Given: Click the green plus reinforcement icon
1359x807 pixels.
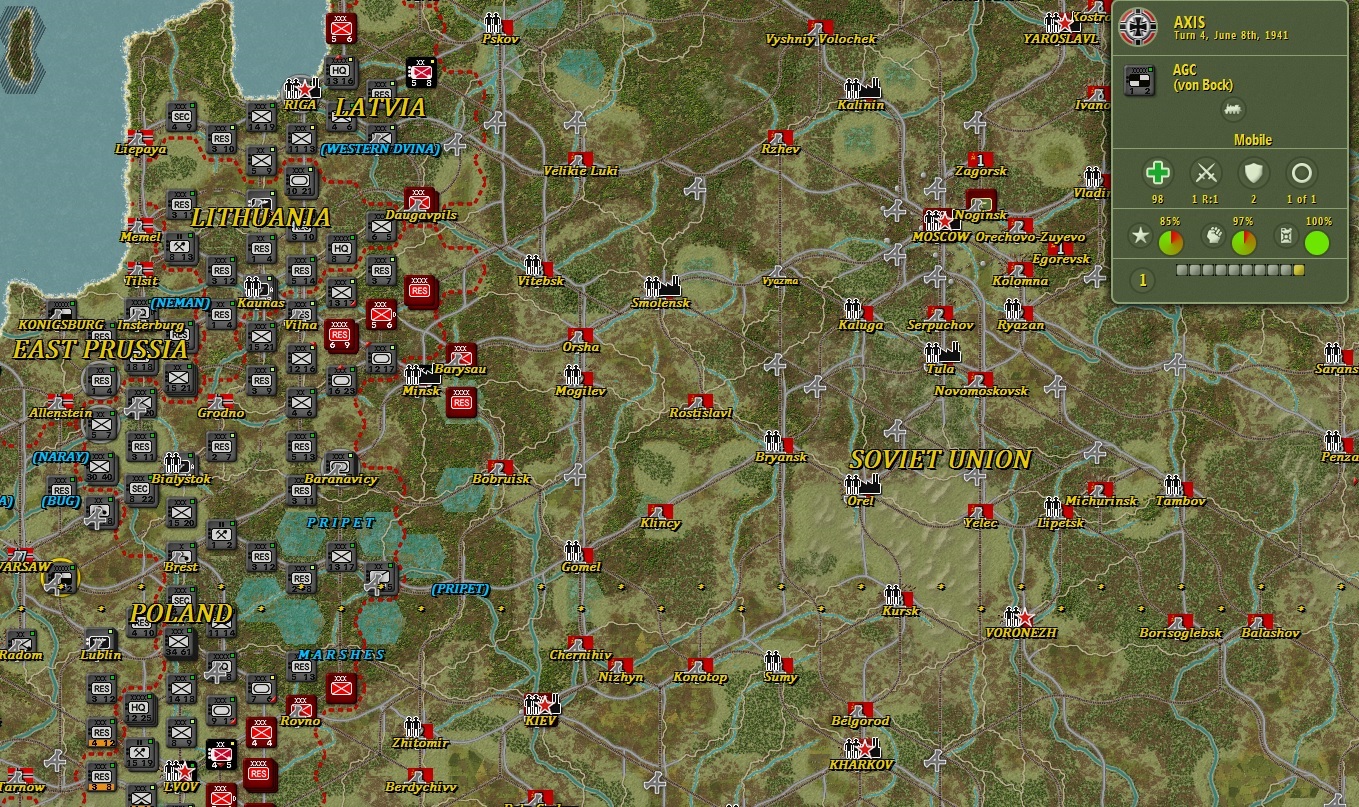Looking at the screenshot, I should pyautogui.click(x=1157, y=173).
